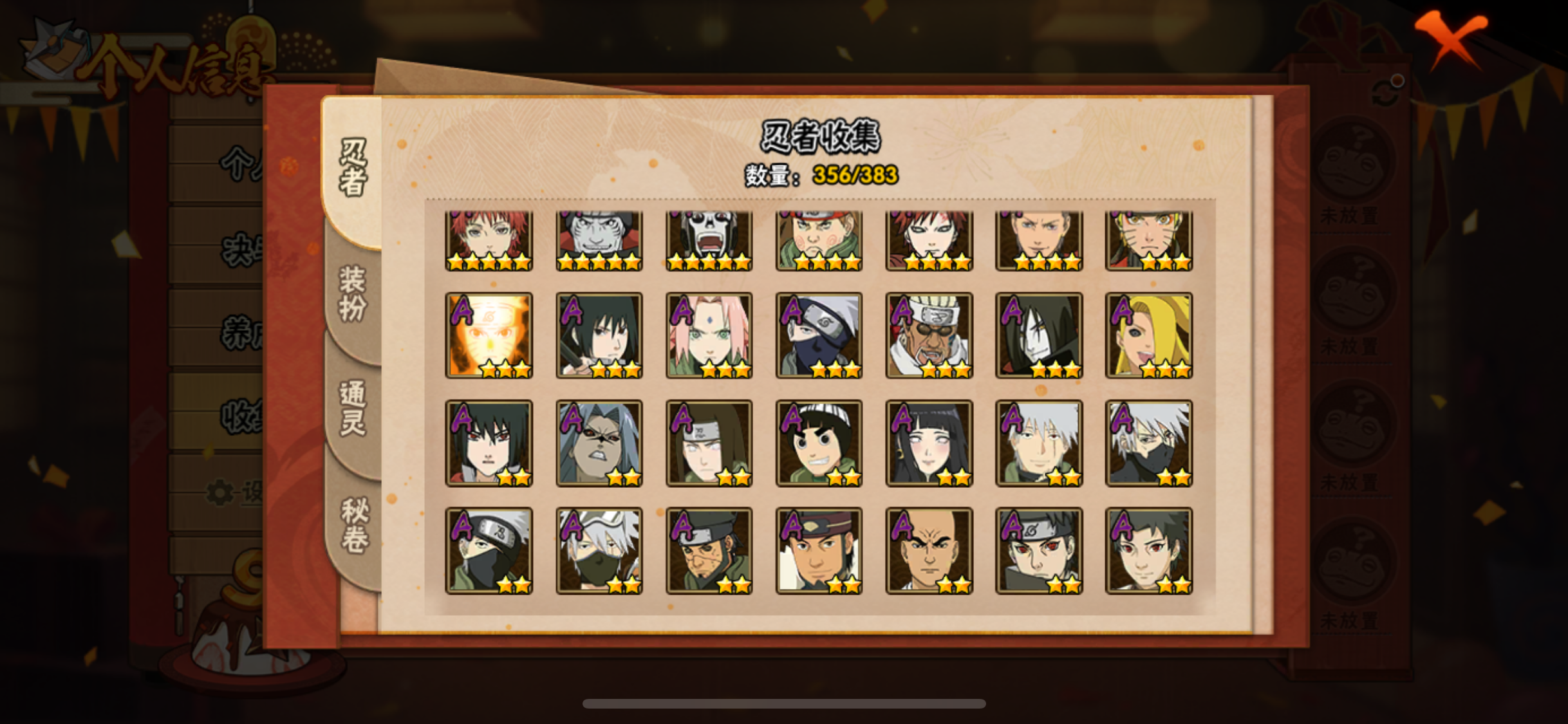1568x724 pixels.
Task: Close the ninja collection window
Action: click(x=1451, y=38)
